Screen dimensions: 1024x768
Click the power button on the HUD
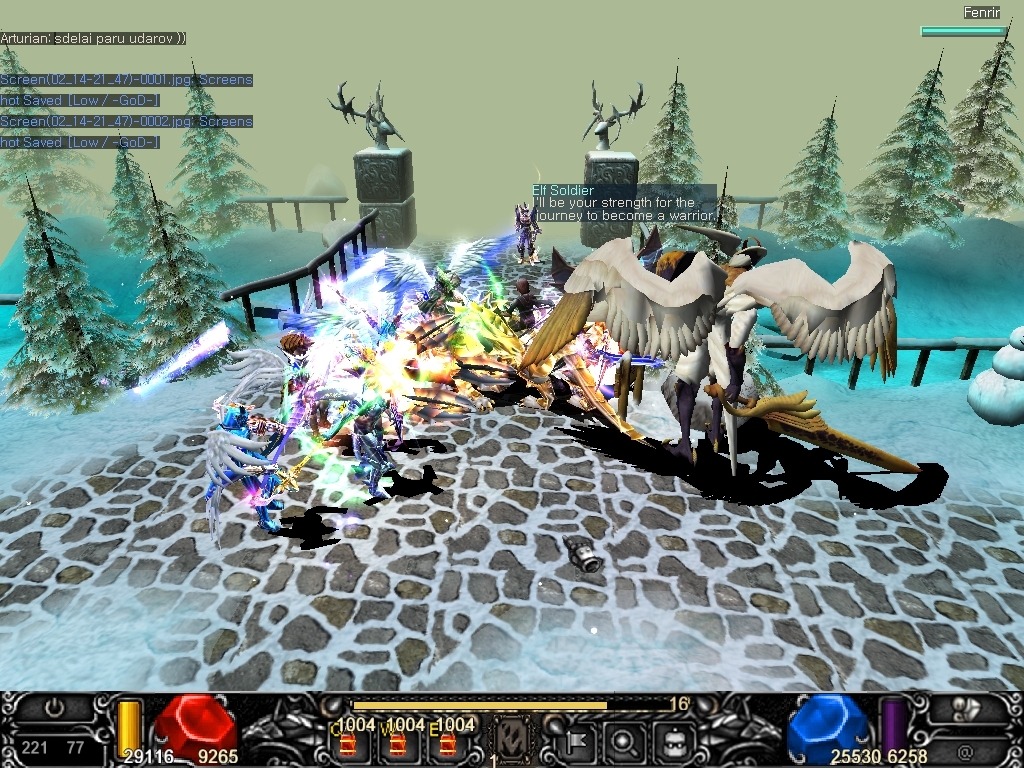coord(56,709)
